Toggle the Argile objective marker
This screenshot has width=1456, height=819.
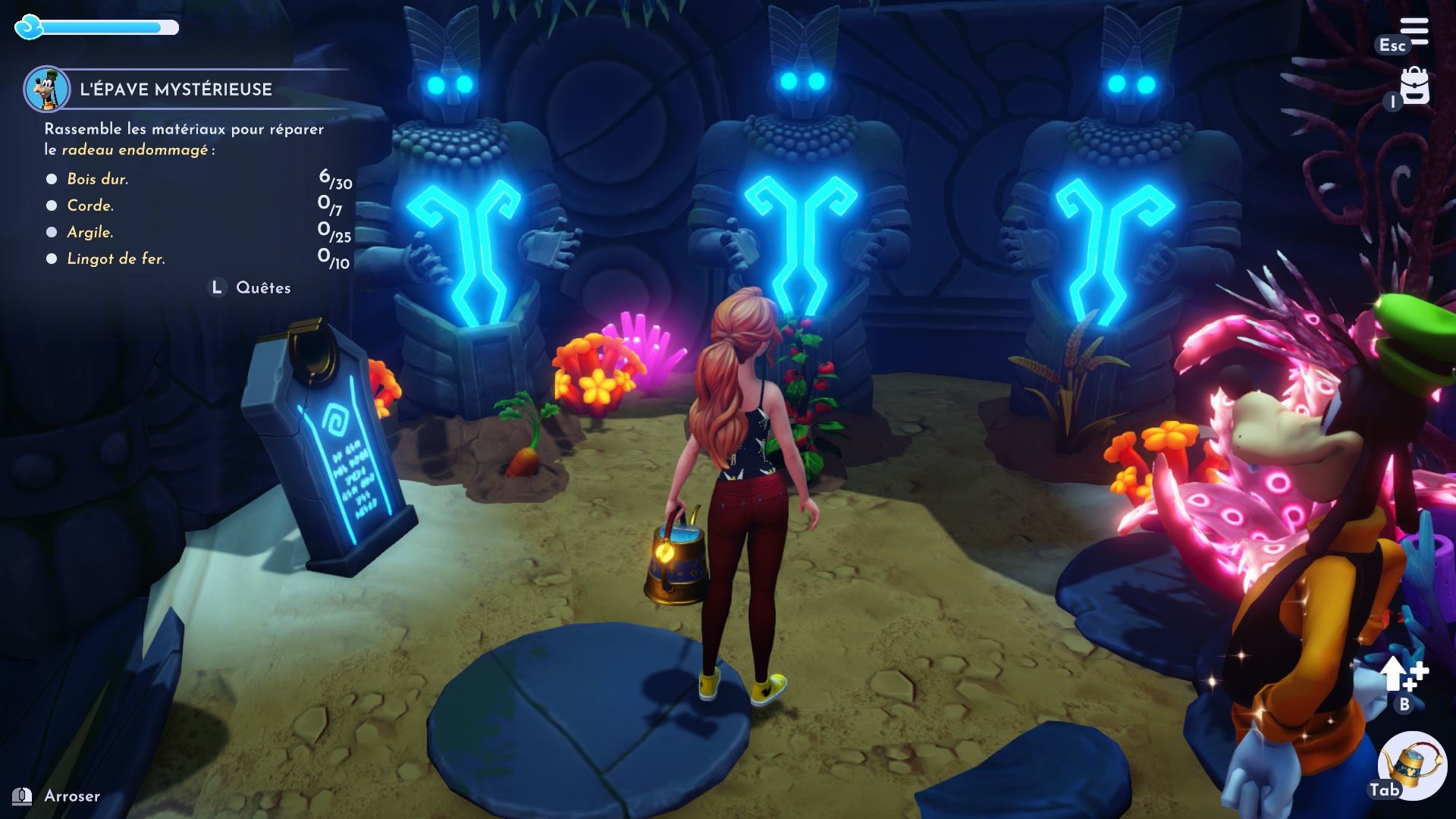pyautogui.click(x=51, y=232)
